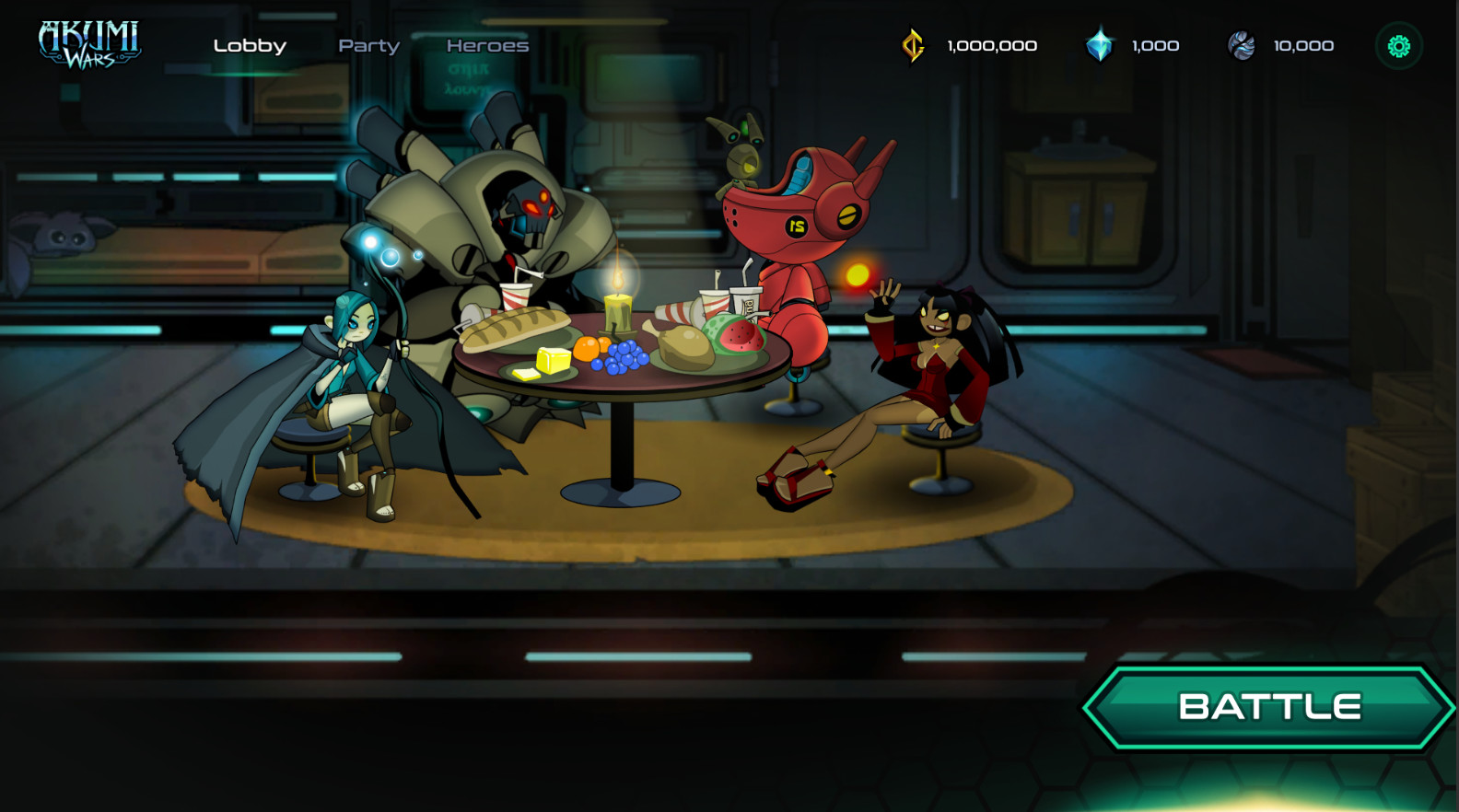The image size is (1459, 812).
Task: Switch to the Party tab
Action: tap(369, 45)
